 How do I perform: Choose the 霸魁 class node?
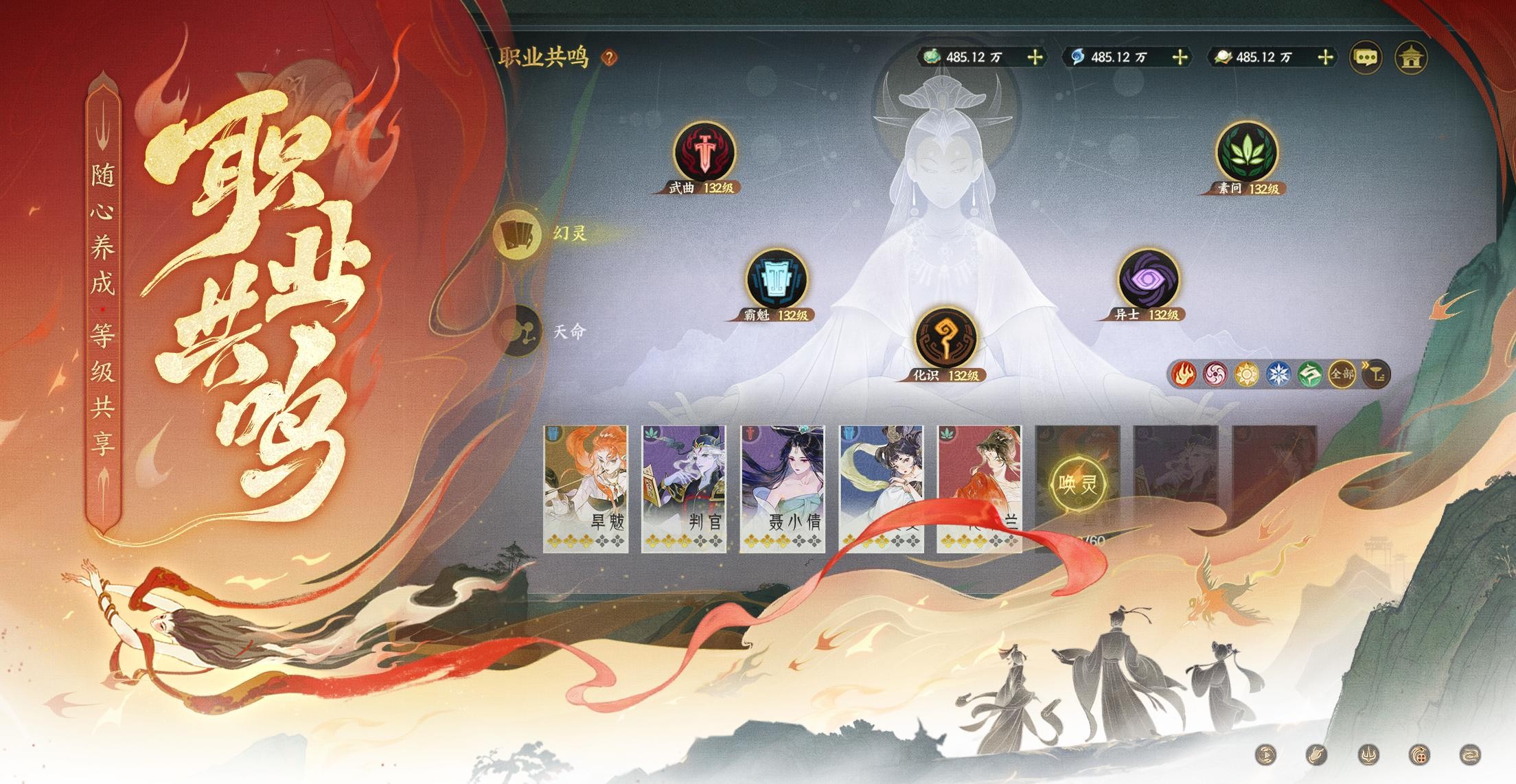(777, 279)
